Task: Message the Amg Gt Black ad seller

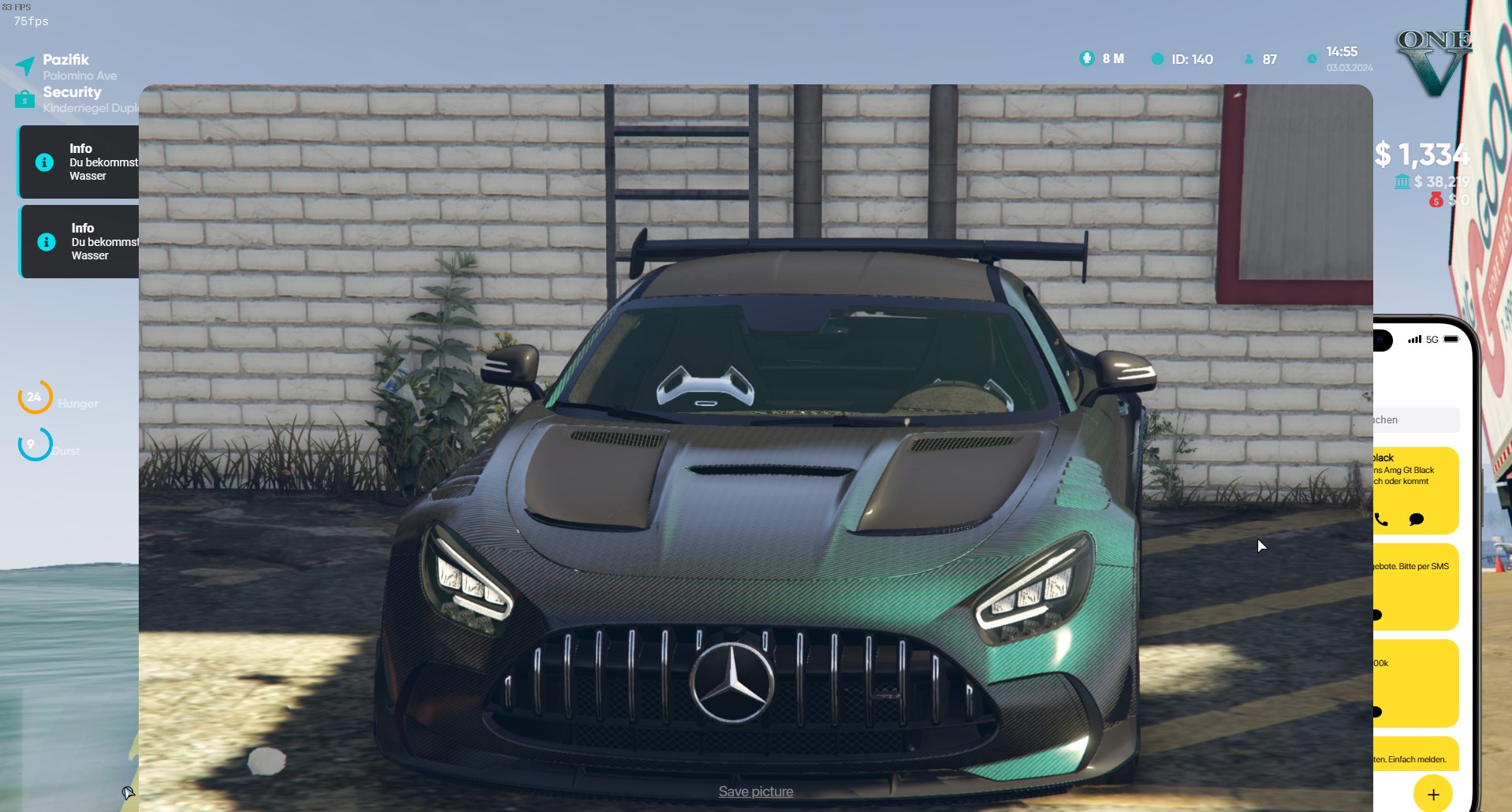Action: coord(1416,520)
